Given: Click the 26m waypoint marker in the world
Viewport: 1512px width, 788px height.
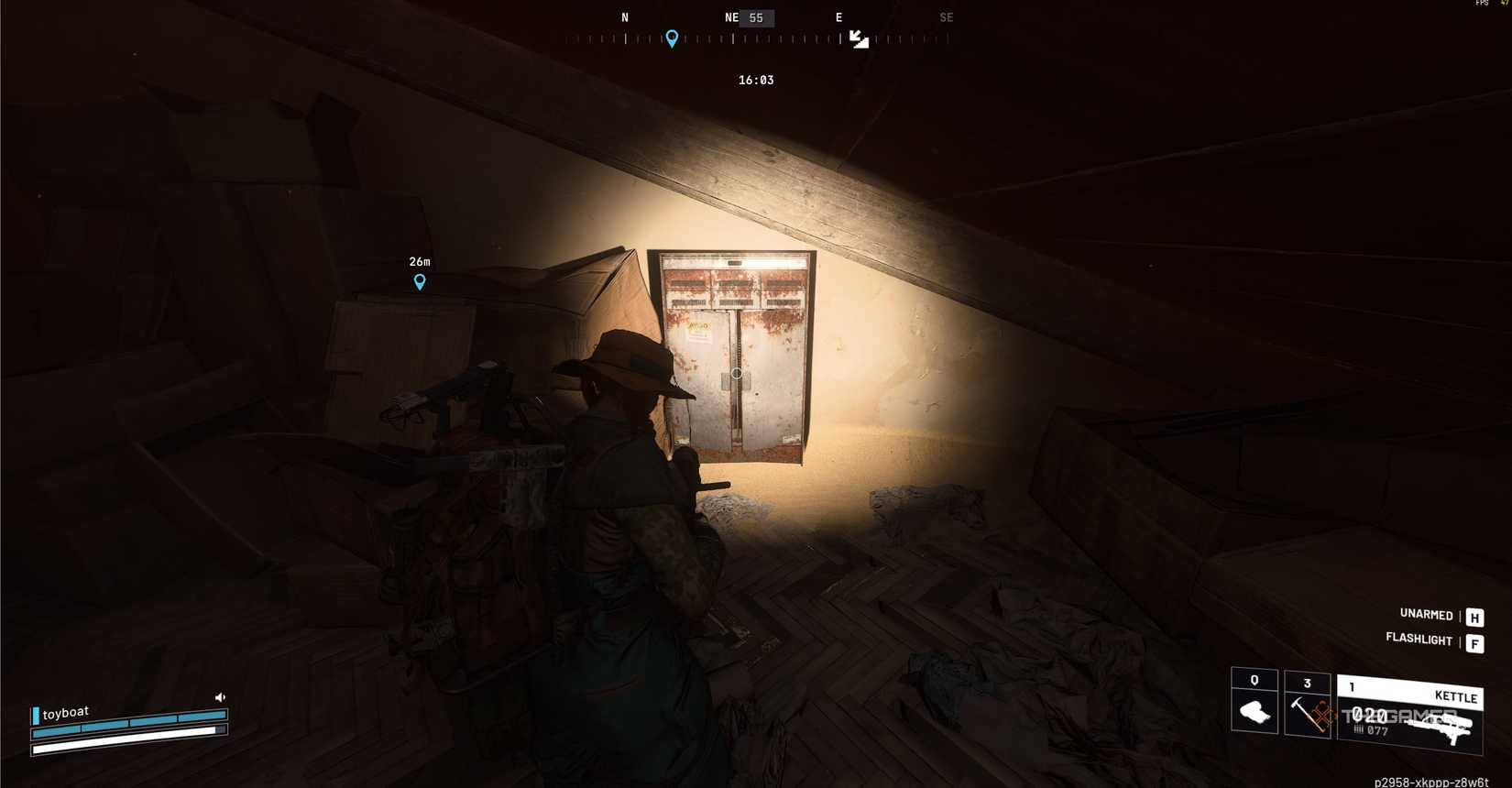Looking at the screenshot, I should [x=420, y=282].
